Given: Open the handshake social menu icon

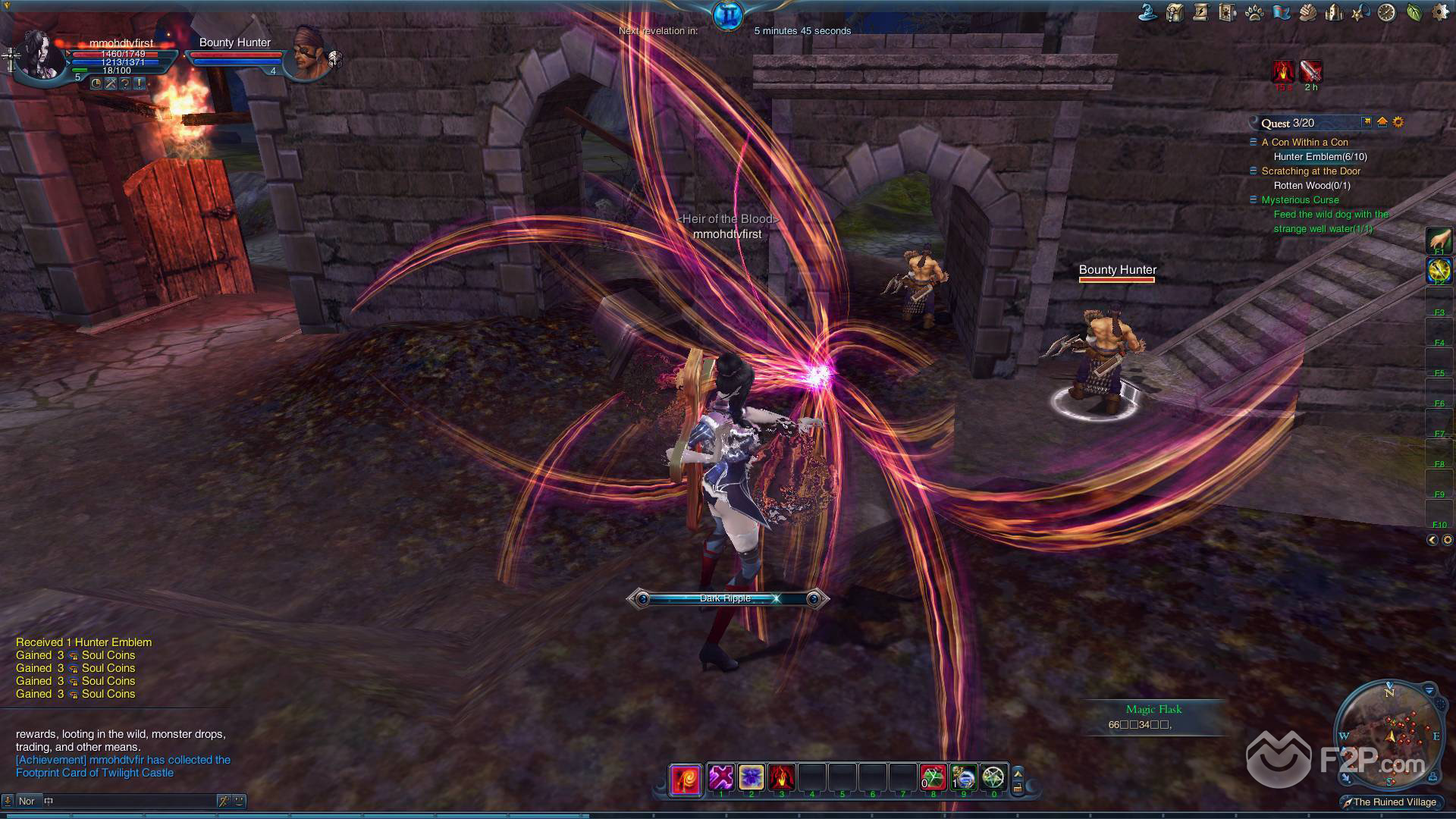Looking at the screenshot, I should tap(1307, 12).
